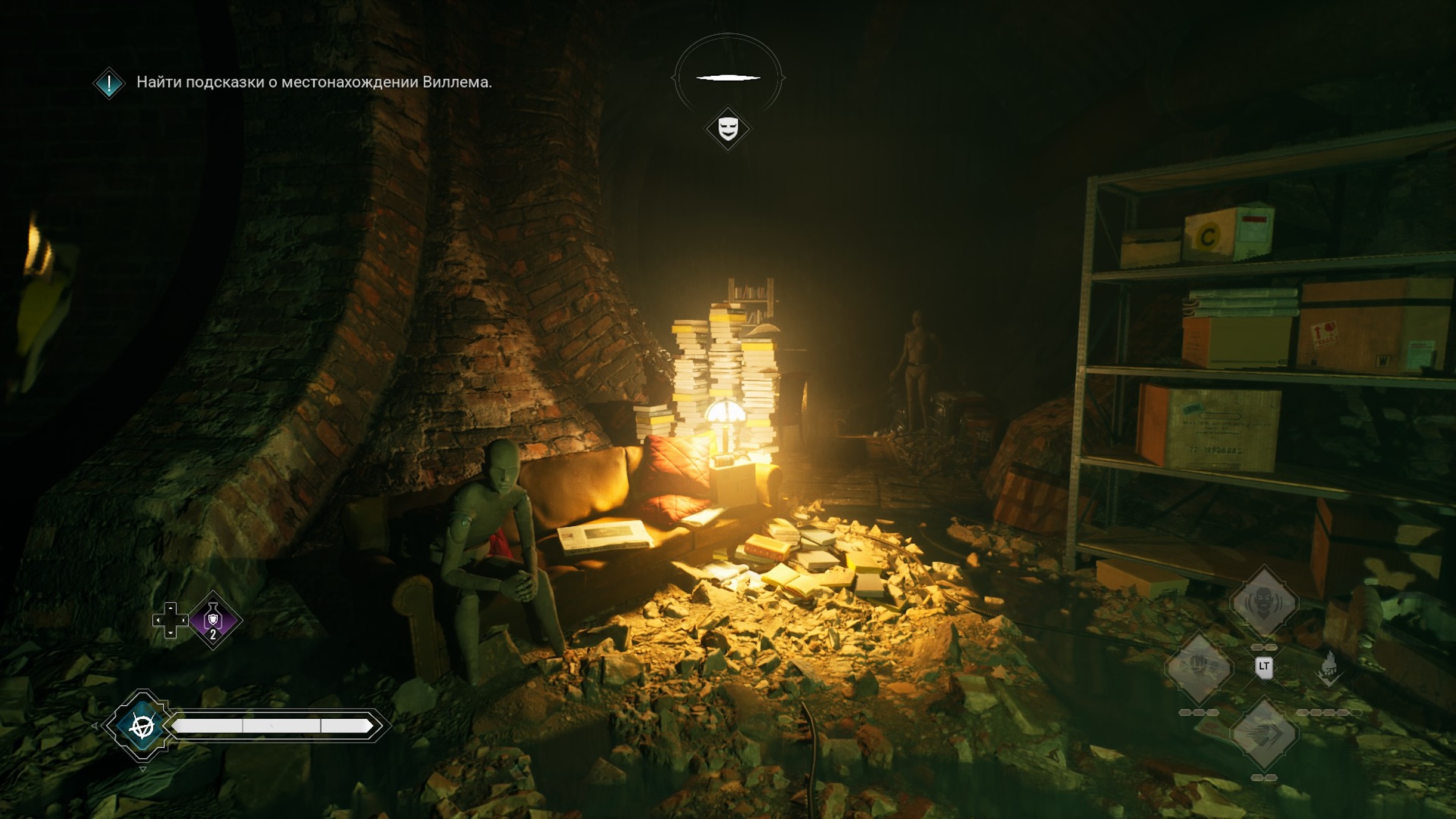Activate the raised fist ability
The width and height of the screenshot is (1456, 819).
(x=1199, y=667)
